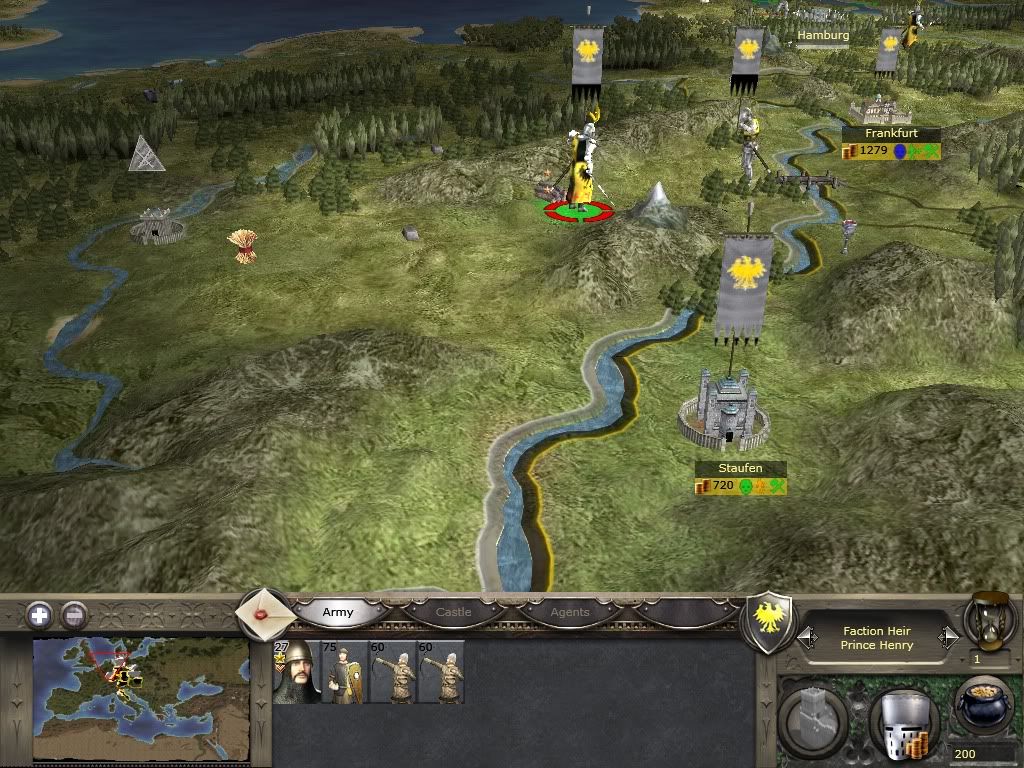1024x768 pixels.
Task: Select the spearman unit card with 75 men
Action: coord(346,672)
